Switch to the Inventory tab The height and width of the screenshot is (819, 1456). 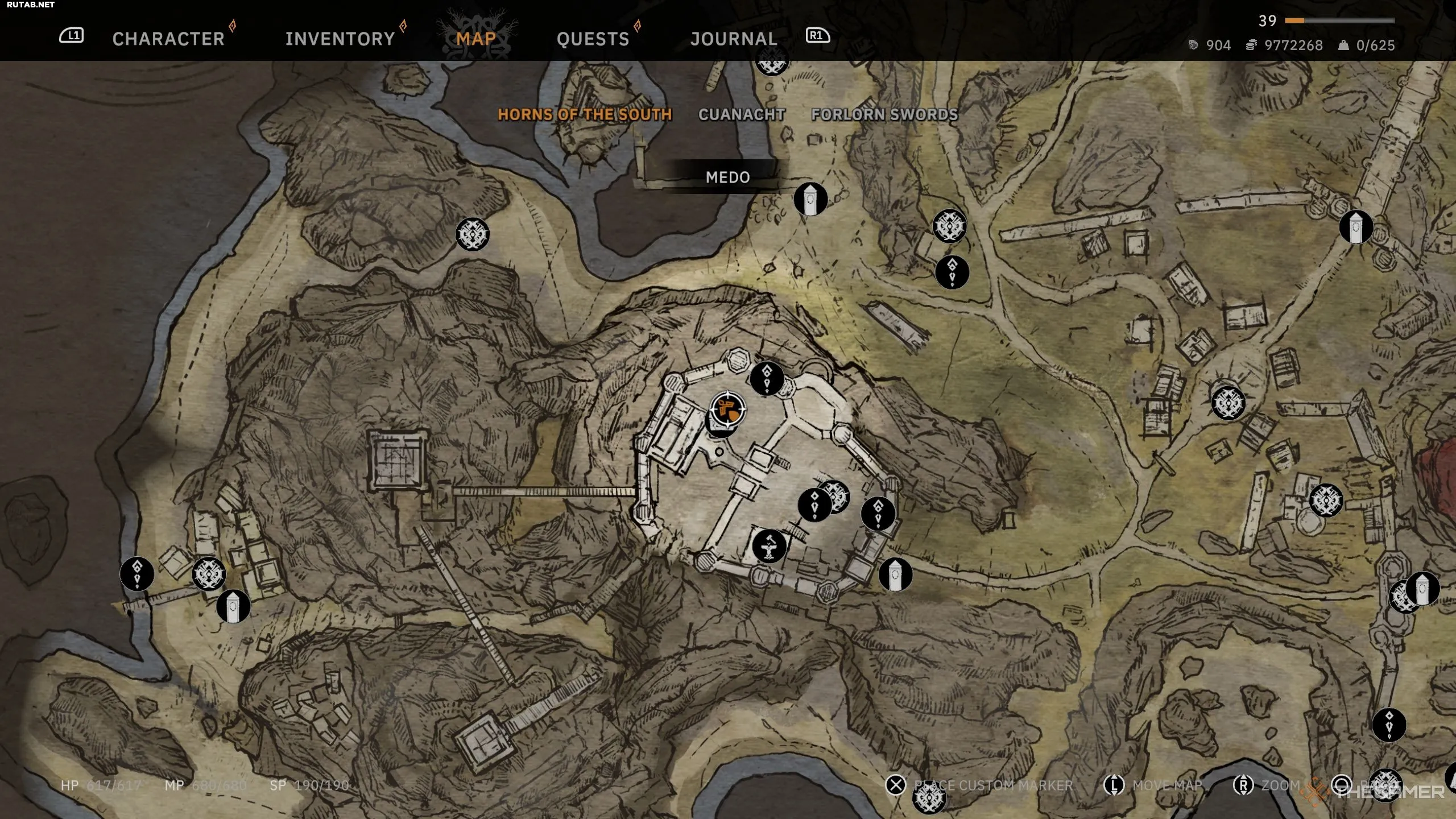pyautogui.click(x=340, y=39)
